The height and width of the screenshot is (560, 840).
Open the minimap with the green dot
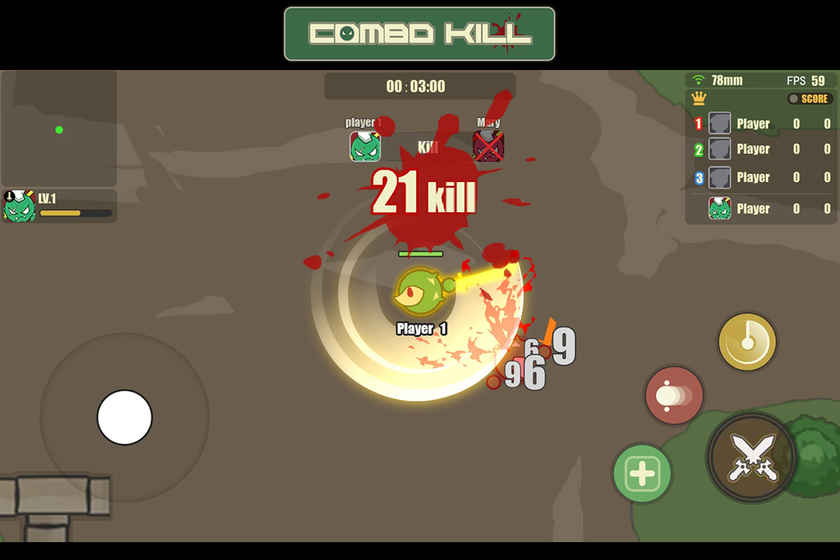tap(59, 129)
